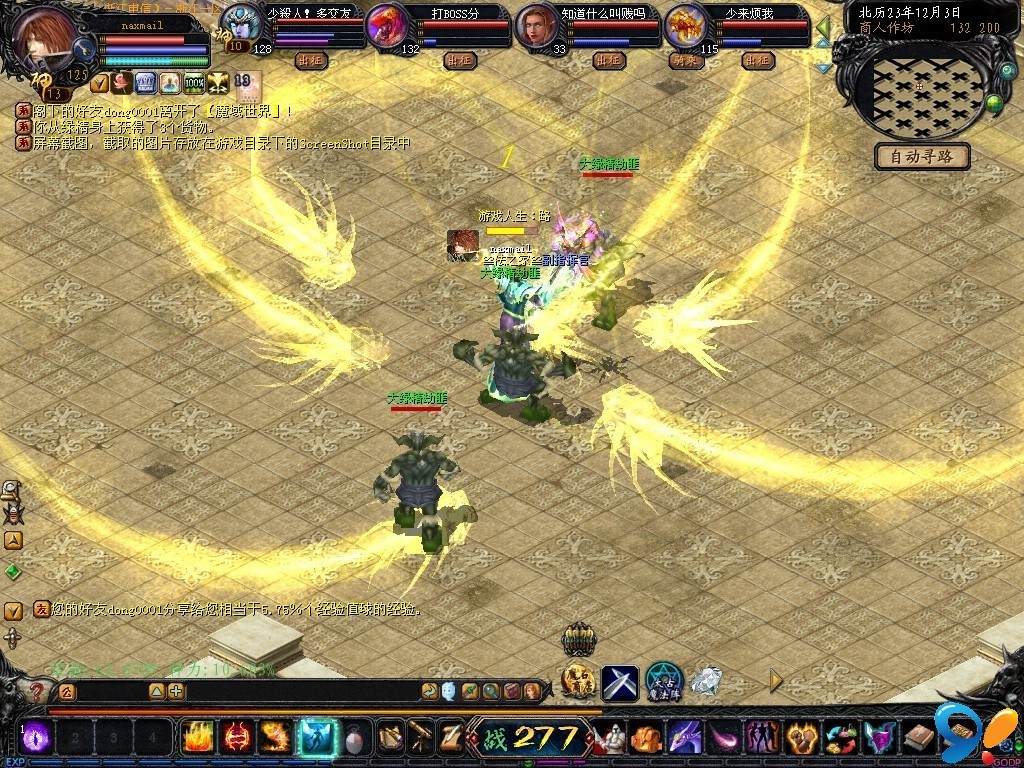Open the 魔法阵 hexagram icon

663,681
